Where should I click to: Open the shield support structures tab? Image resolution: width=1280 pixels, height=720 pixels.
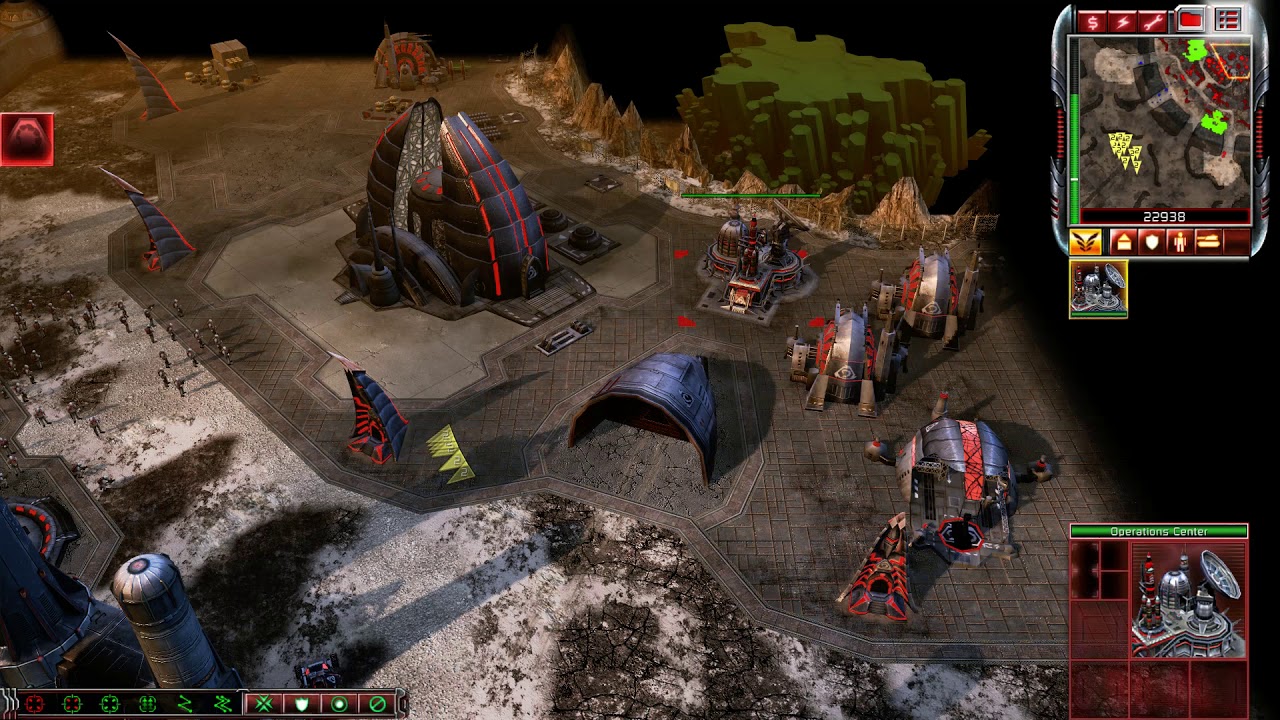point(1152,242)
